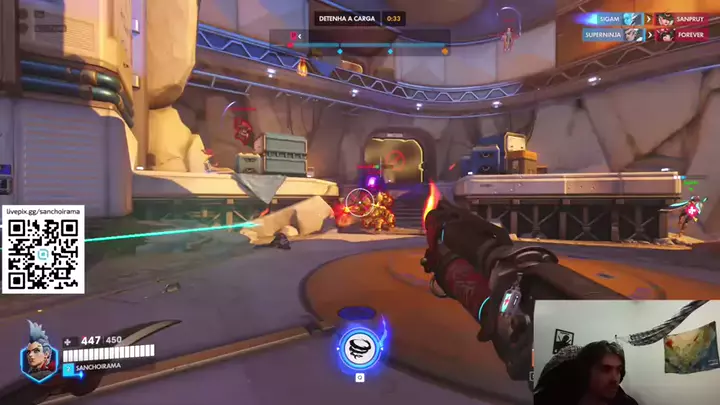Activate the ultimate ability icon
The height and width of the screenshot is (405, 720).
pyautogui.click(x=359, y=347)
